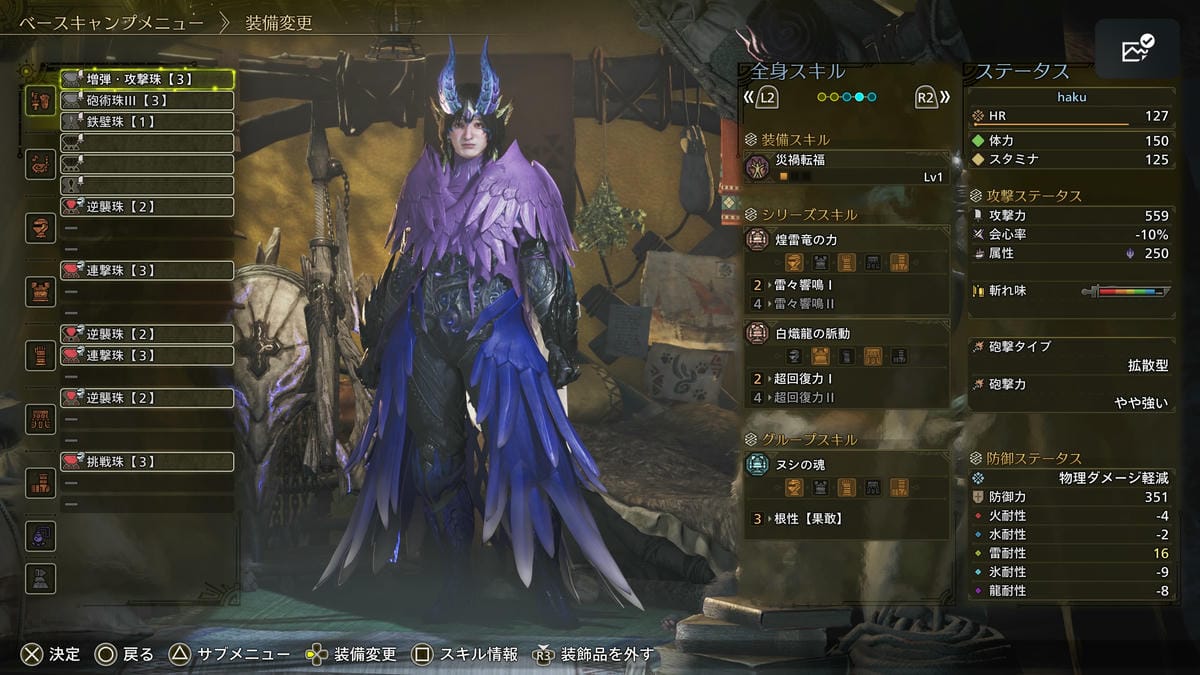Choose the 砲術珠III【3】 decoration
The image size is (1200, 675).
point(146,100)
